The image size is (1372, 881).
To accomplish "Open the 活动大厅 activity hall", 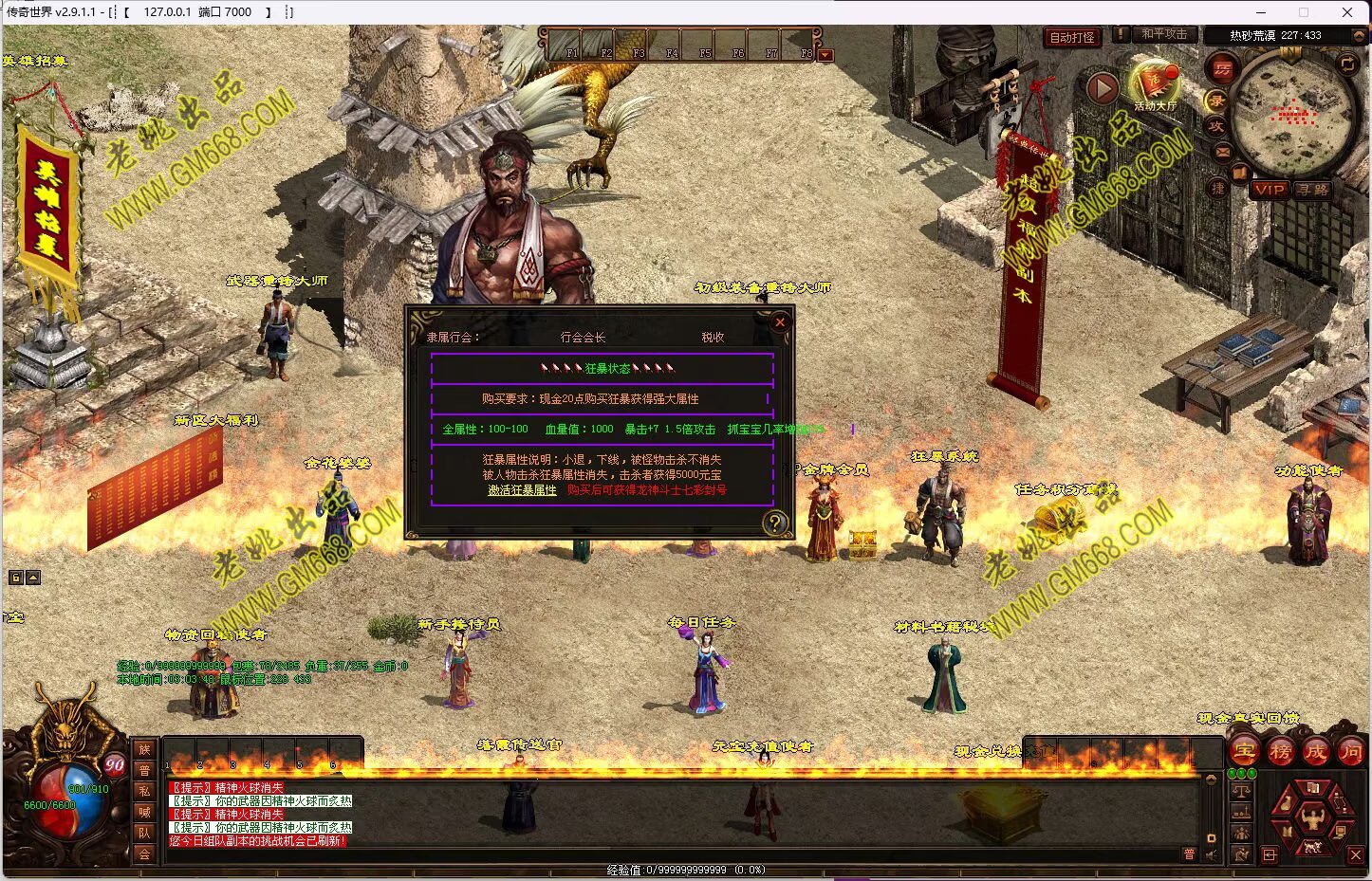I will tap(1155, 85).
